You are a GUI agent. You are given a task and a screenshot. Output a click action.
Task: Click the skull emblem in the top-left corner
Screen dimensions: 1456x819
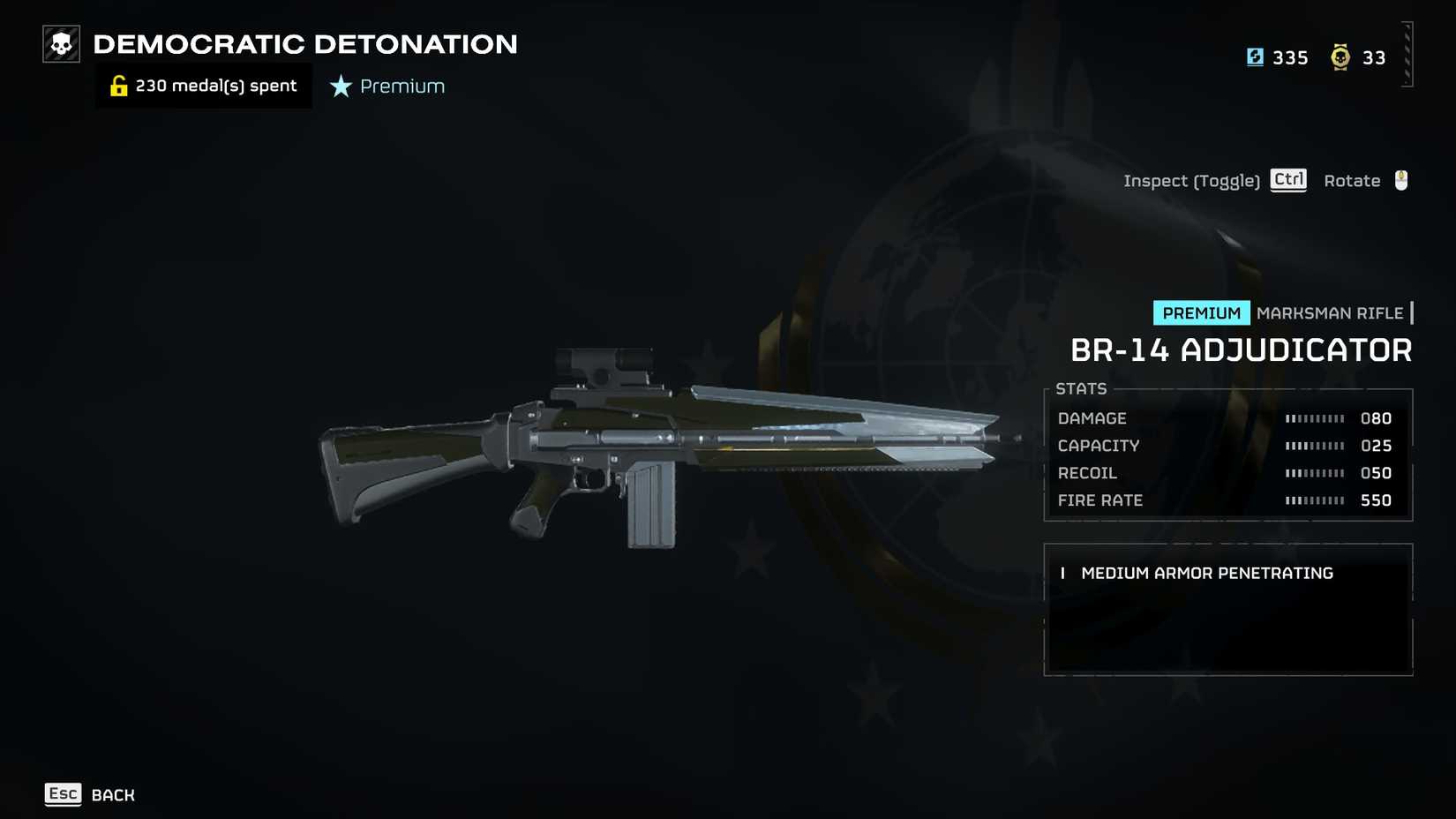(x=59, y=41)
